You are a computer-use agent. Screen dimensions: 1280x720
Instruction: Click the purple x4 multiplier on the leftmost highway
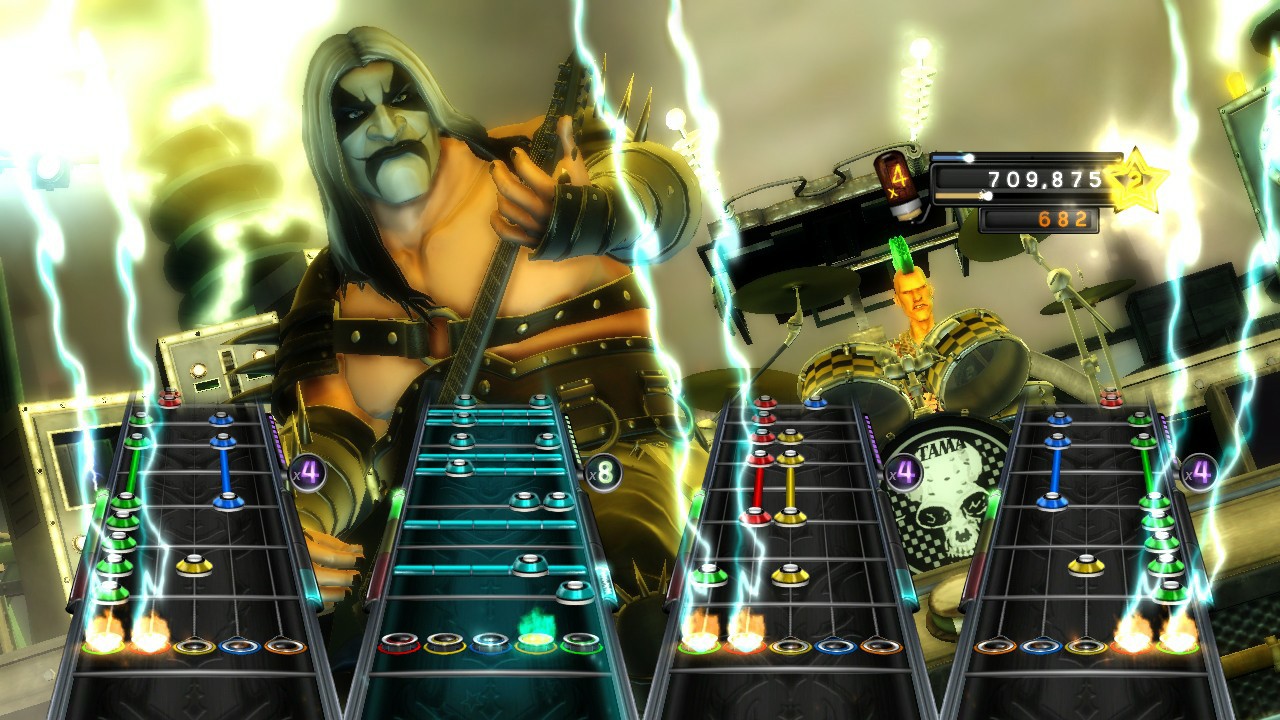(x=309, y=472)
